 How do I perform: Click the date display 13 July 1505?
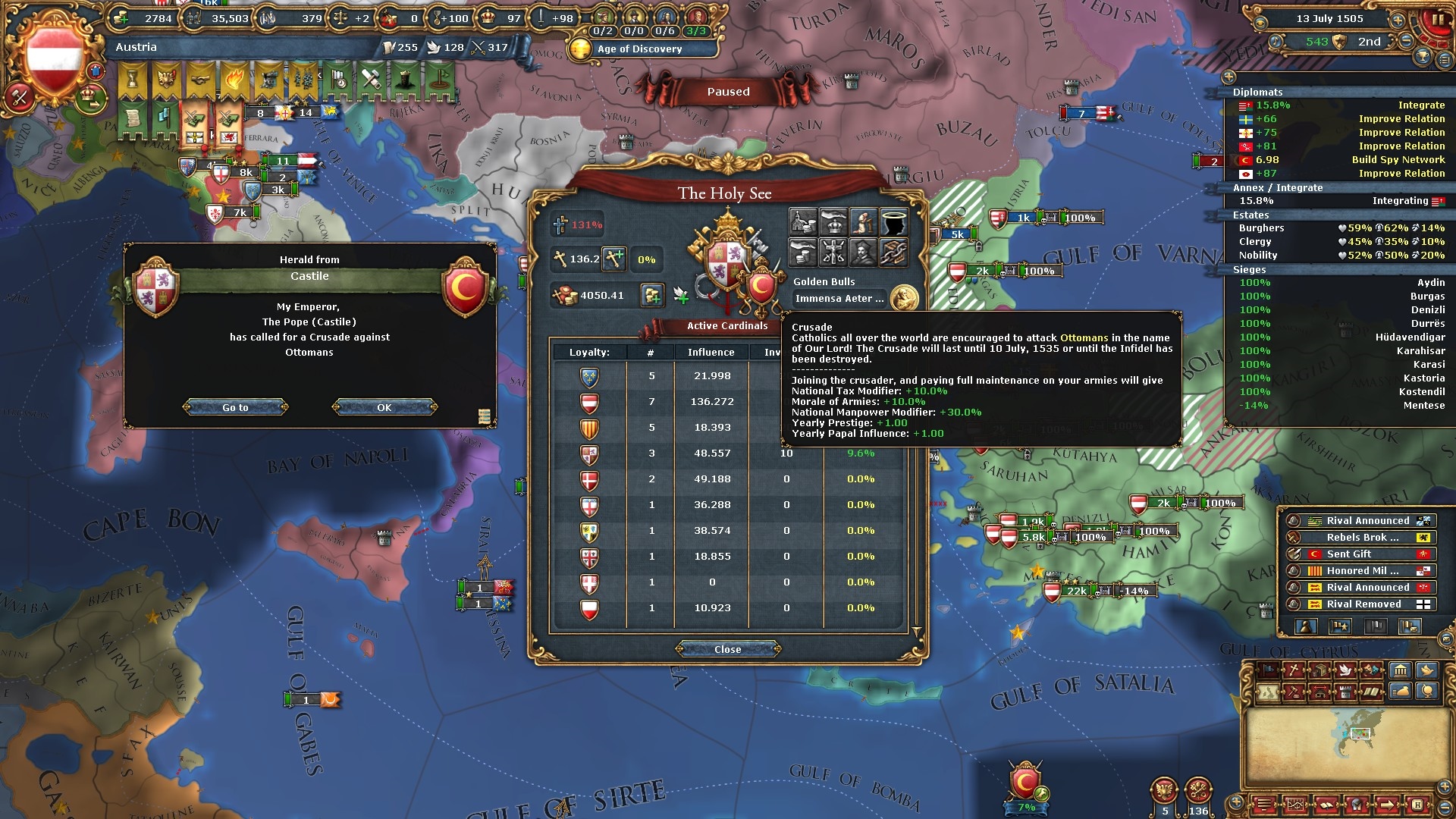click(x=1329, y=19)
